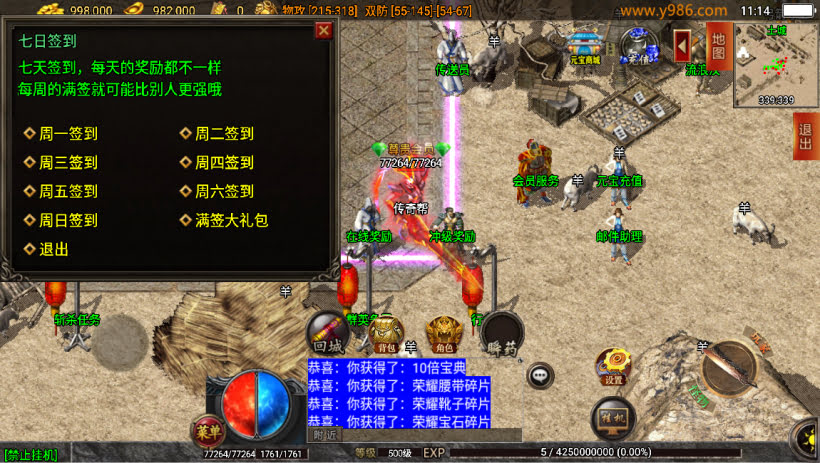Open the 元宝商城 shop icon
This screenshot has width=820, height=463.
tap(585, 47)
